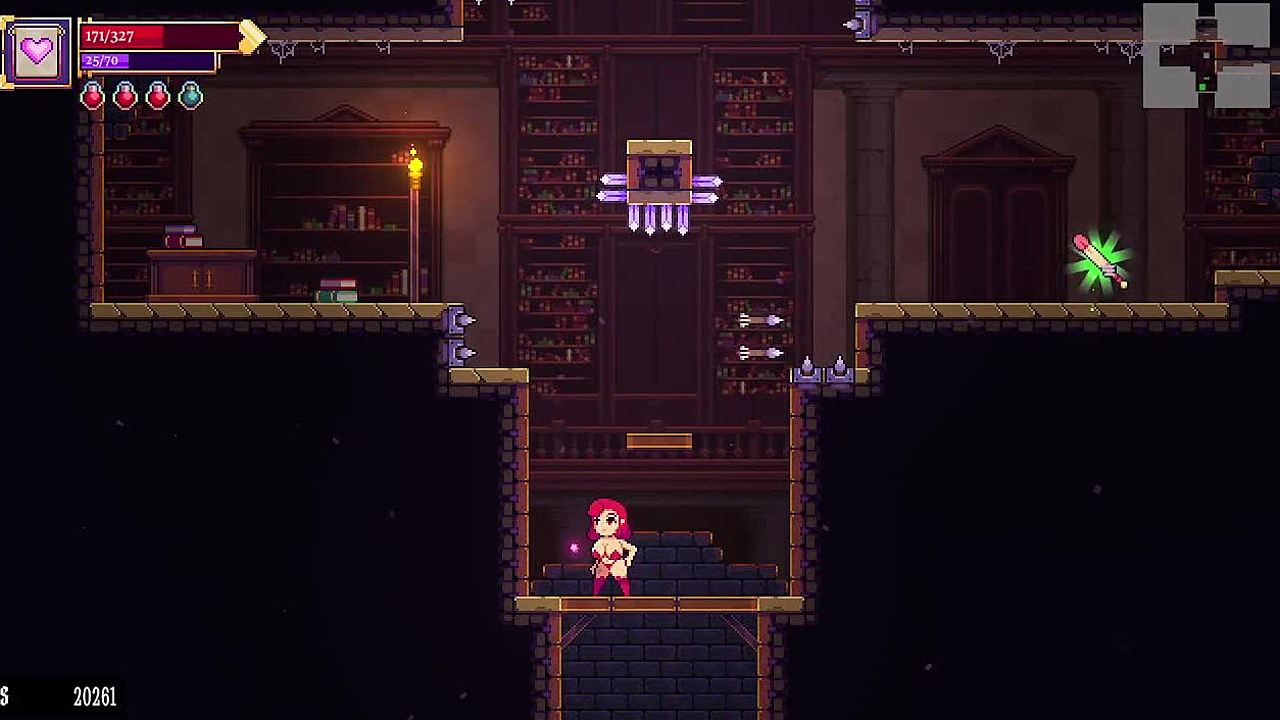Select the teal potion flask

[190, 96]
